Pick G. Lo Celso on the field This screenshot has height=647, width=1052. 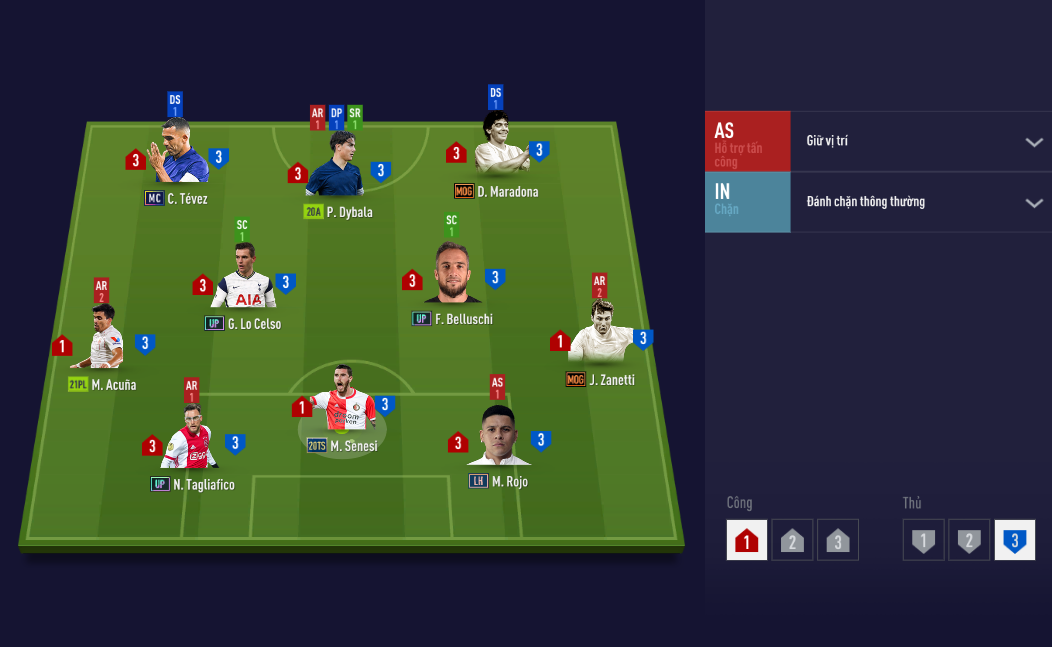click(x=244, y=280)
